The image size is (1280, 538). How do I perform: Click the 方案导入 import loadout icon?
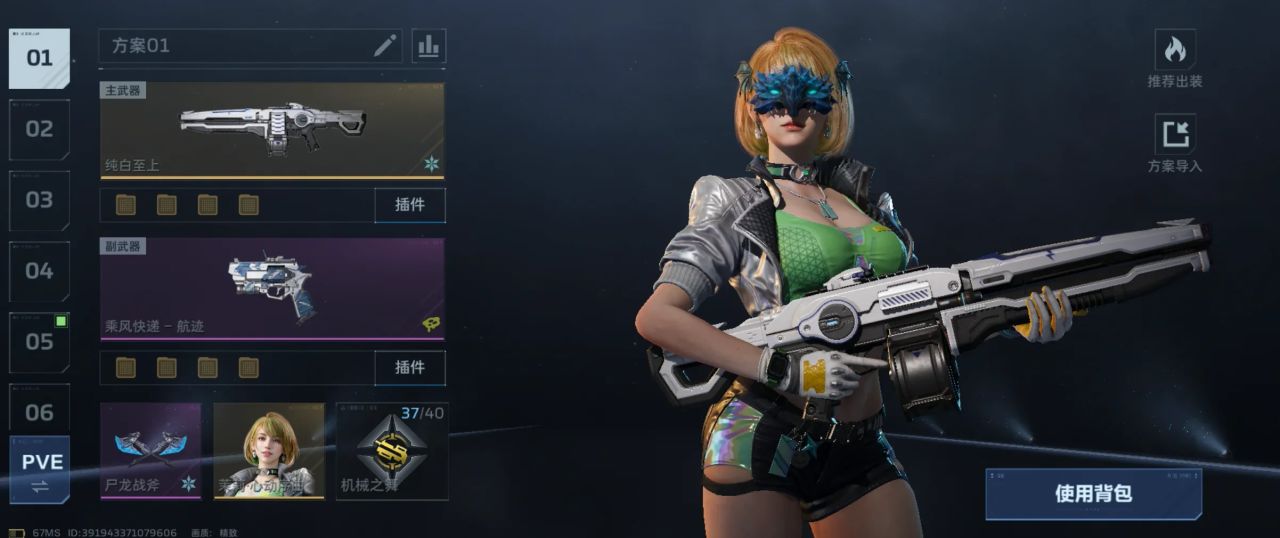point(1175,143)
